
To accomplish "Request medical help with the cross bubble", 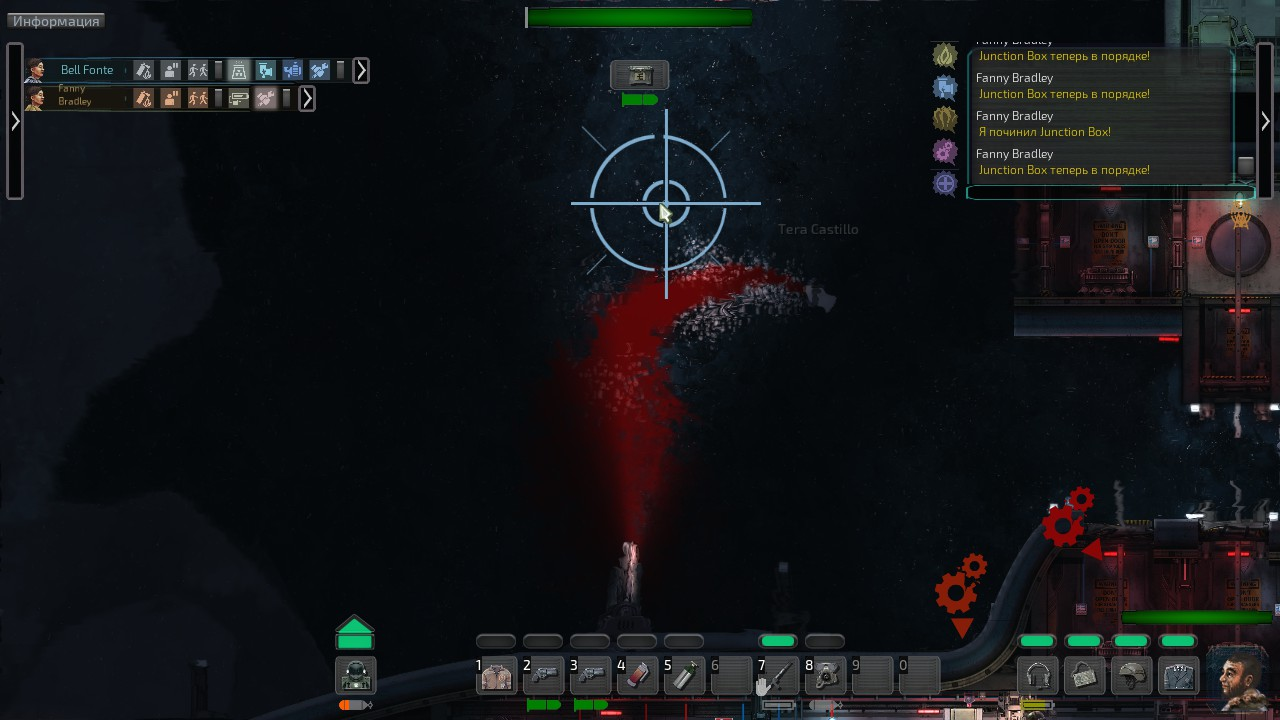I will 945,183.
